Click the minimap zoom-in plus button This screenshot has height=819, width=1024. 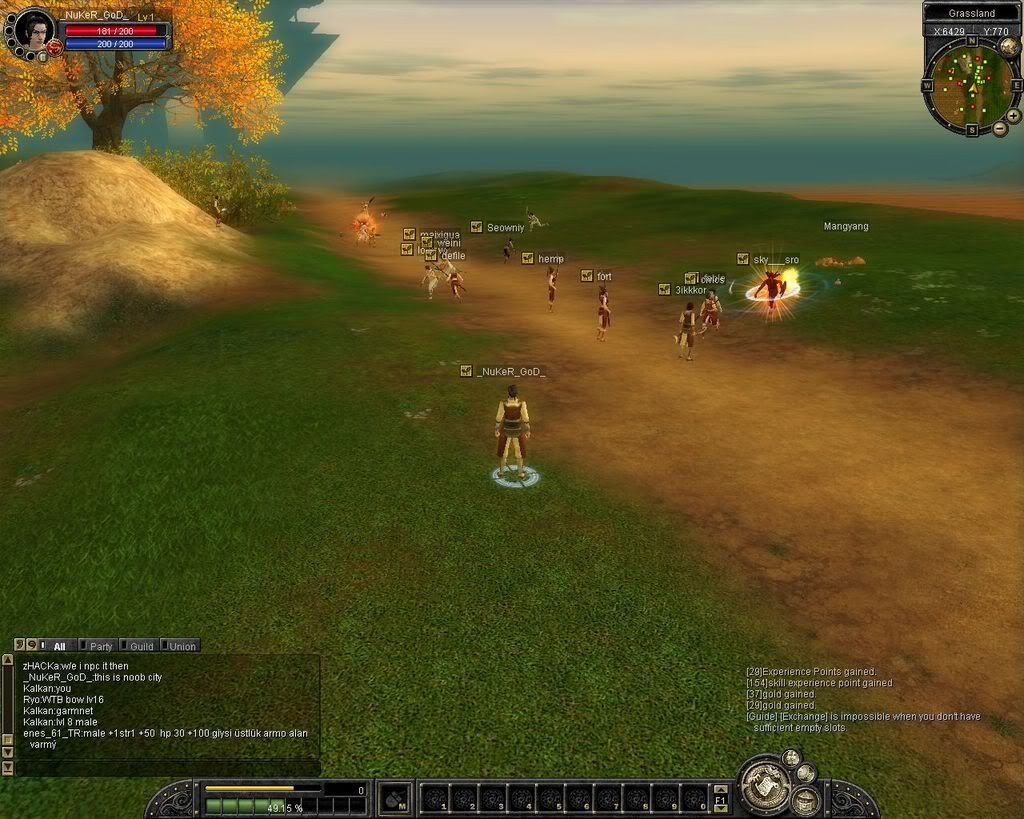pos(1013,116)
